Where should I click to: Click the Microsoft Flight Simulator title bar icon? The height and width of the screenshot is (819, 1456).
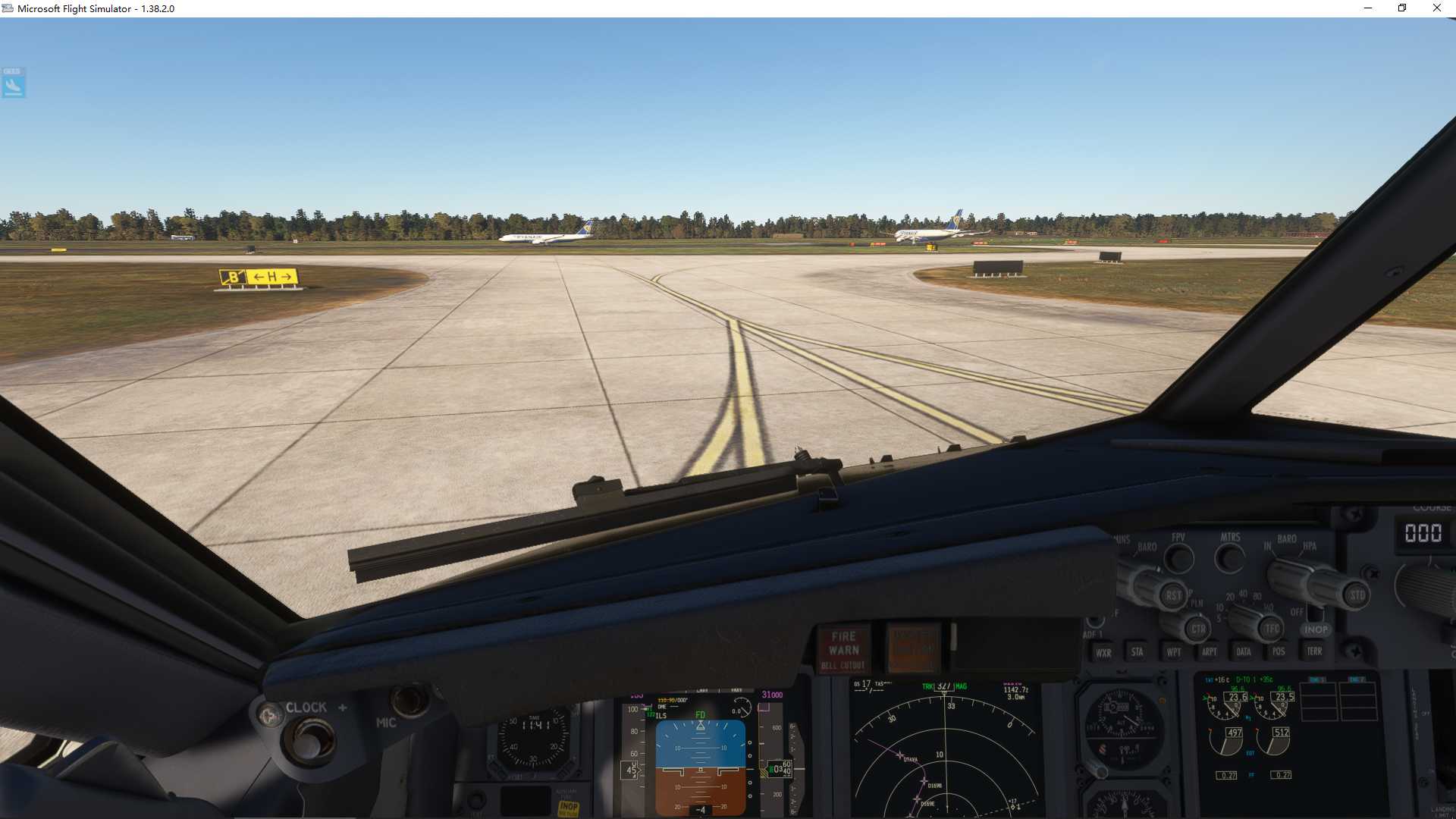[x=8, y=8]
